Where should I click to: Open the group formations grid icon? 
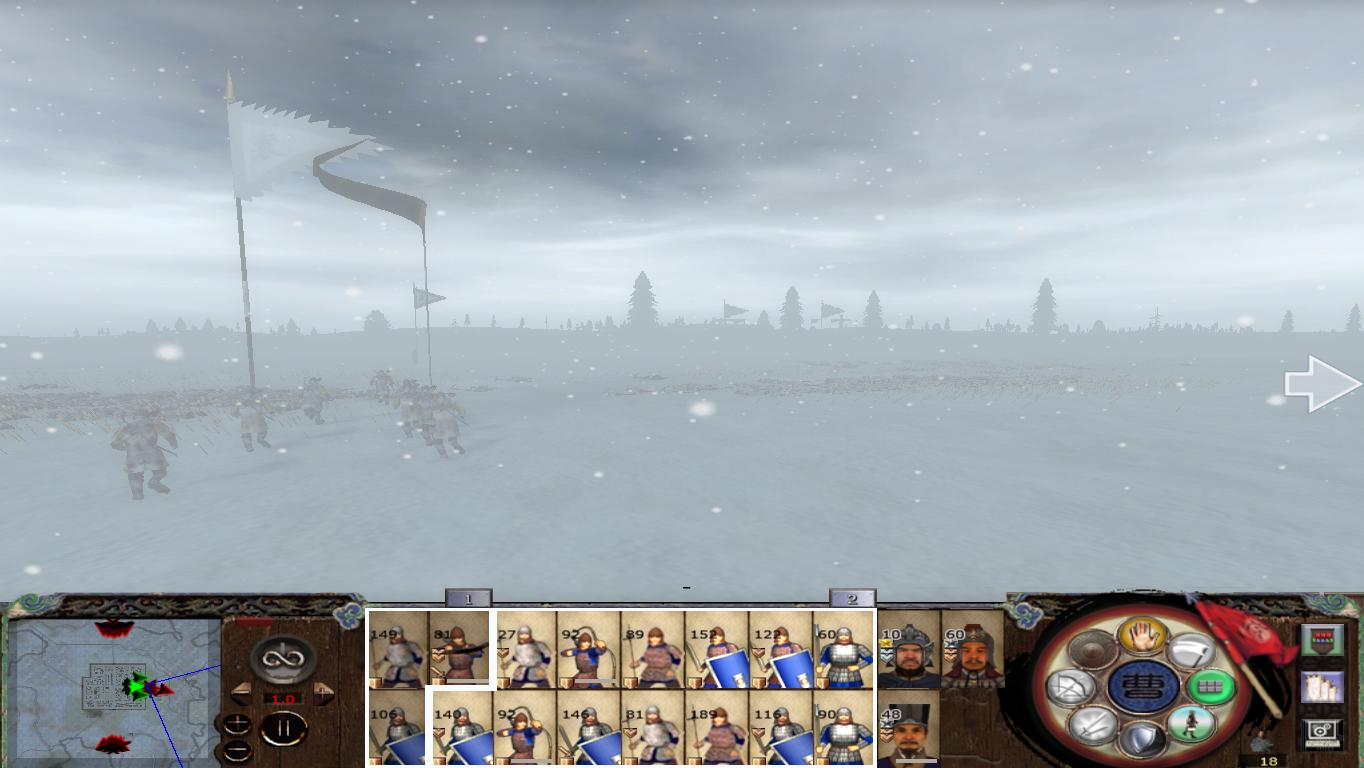pyautogui.click(x=1211, y=685)
